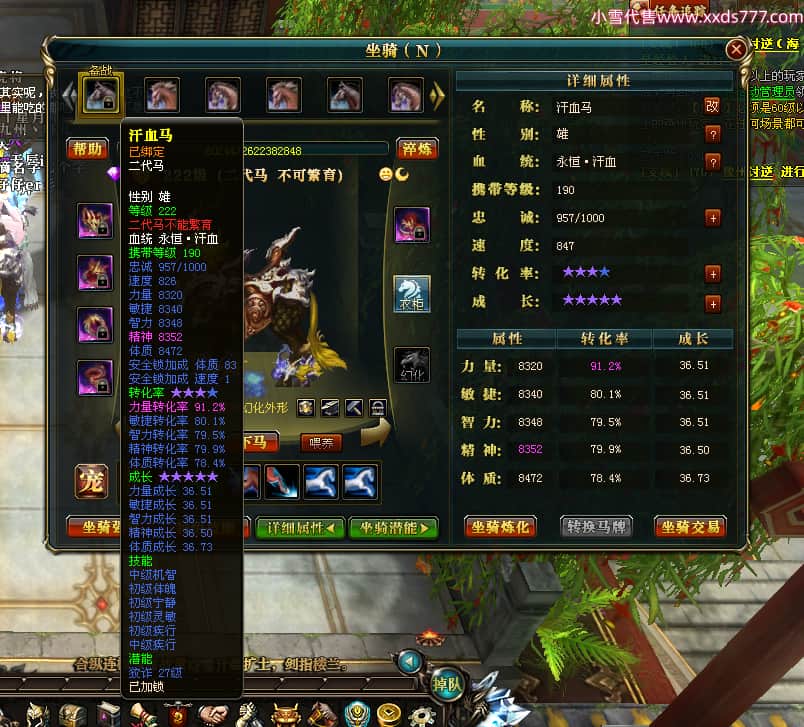This screenshot has height=727, width=804.
Task: Rename the mount with the 改 button
Action: point(712,106)
